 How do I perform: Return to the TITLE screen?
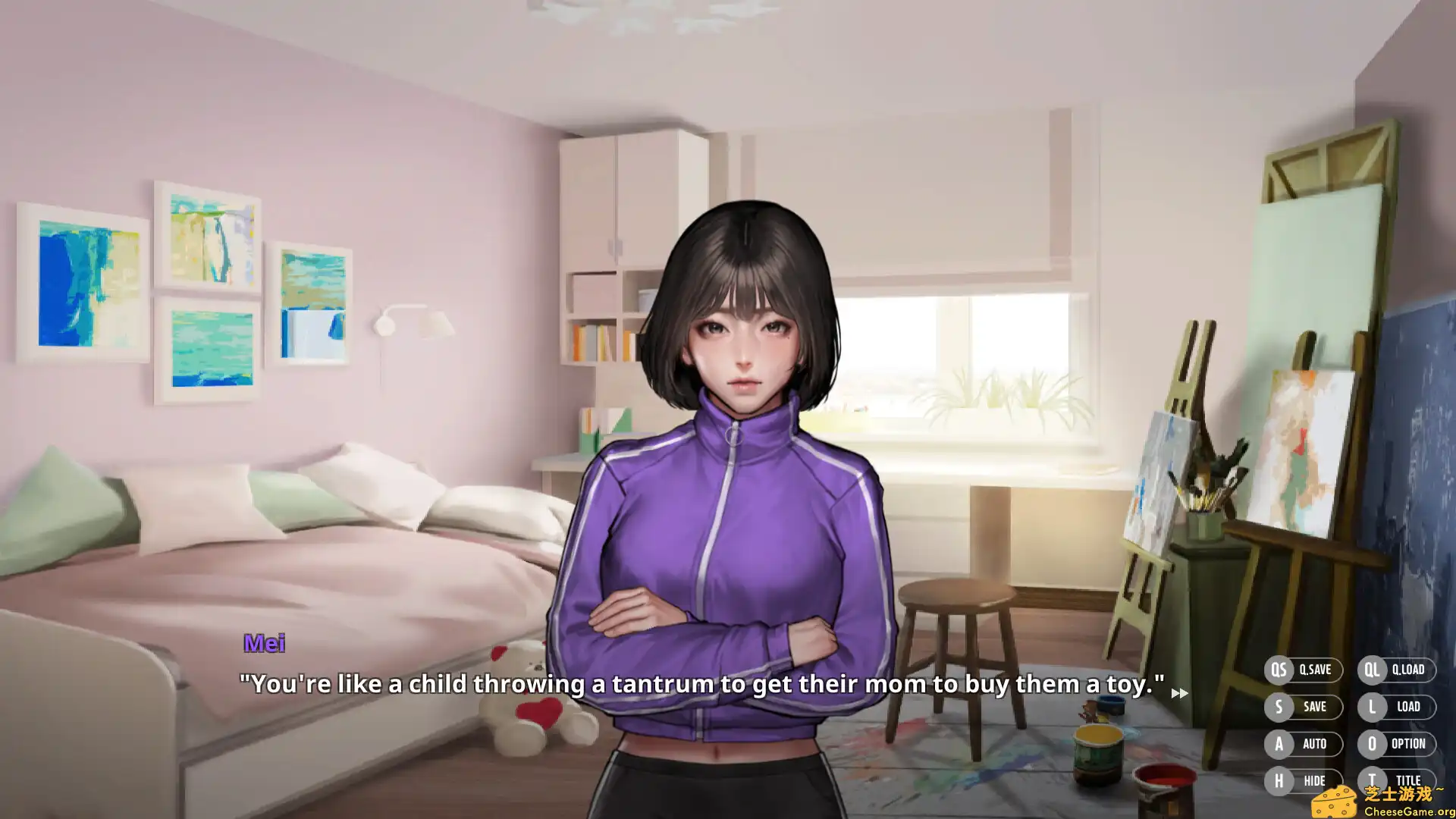tap(1409, 780)
